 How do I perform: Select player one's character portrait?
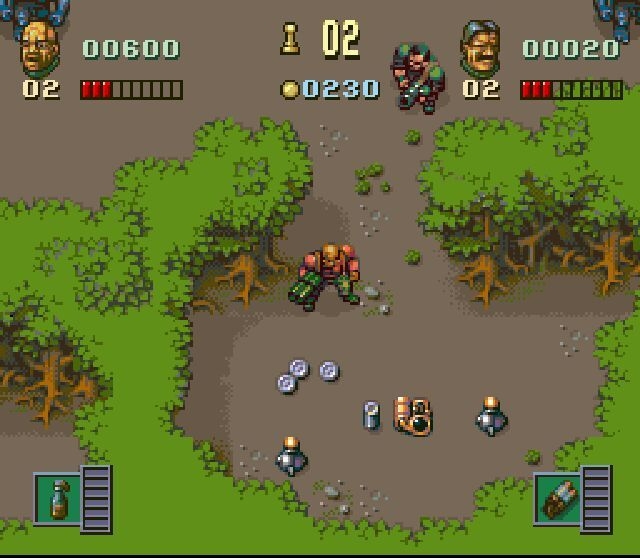[x=40, y=48]
